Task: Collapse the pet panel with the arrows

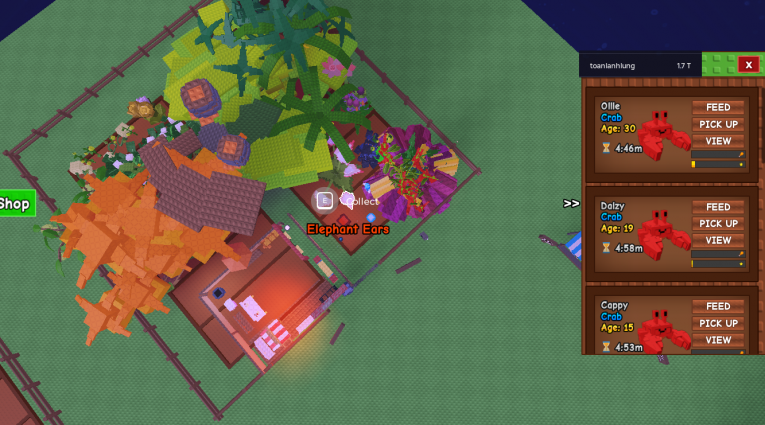Action: [571, 203]
